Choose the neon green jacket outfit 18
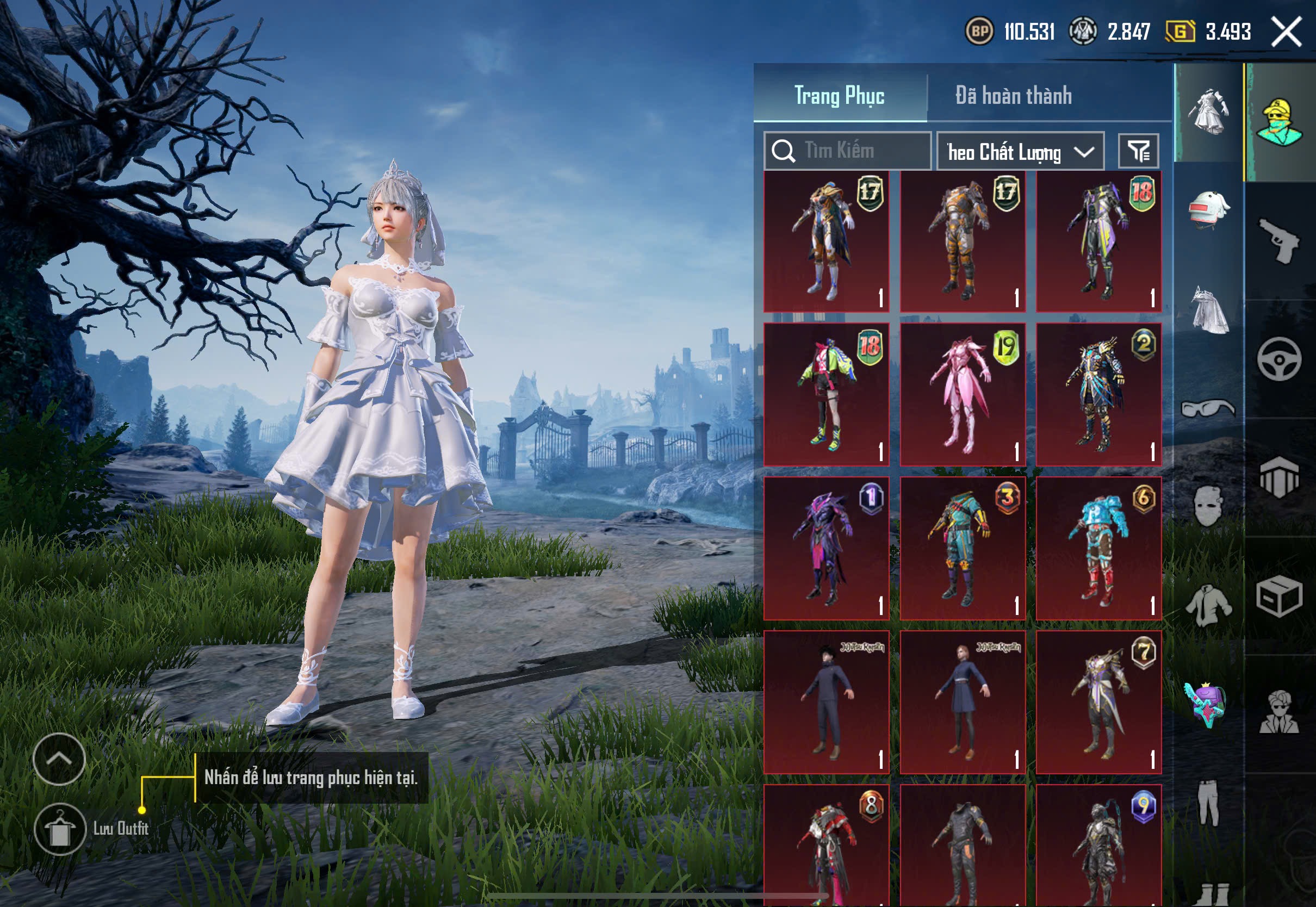Viewport: 1316px width, 907px height. pos(826,394)
